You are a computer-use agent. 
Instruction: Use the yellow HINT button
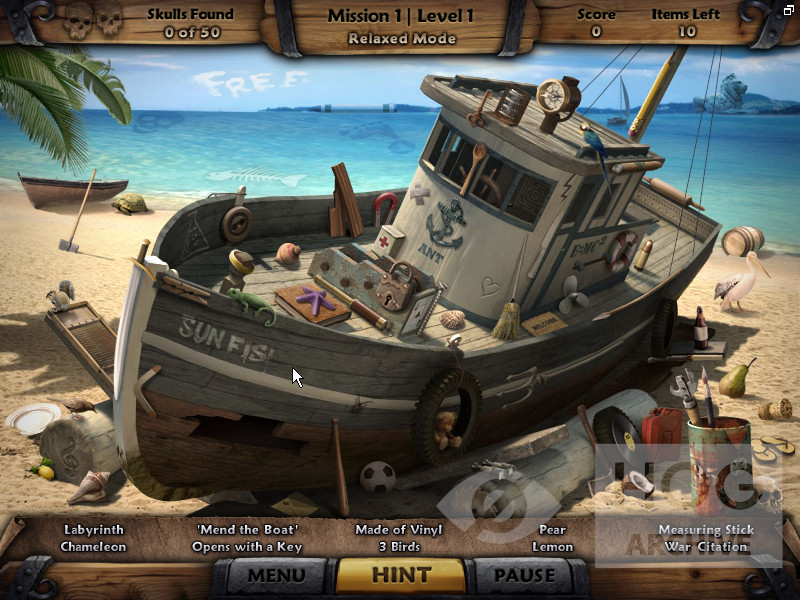click(400, 575)
